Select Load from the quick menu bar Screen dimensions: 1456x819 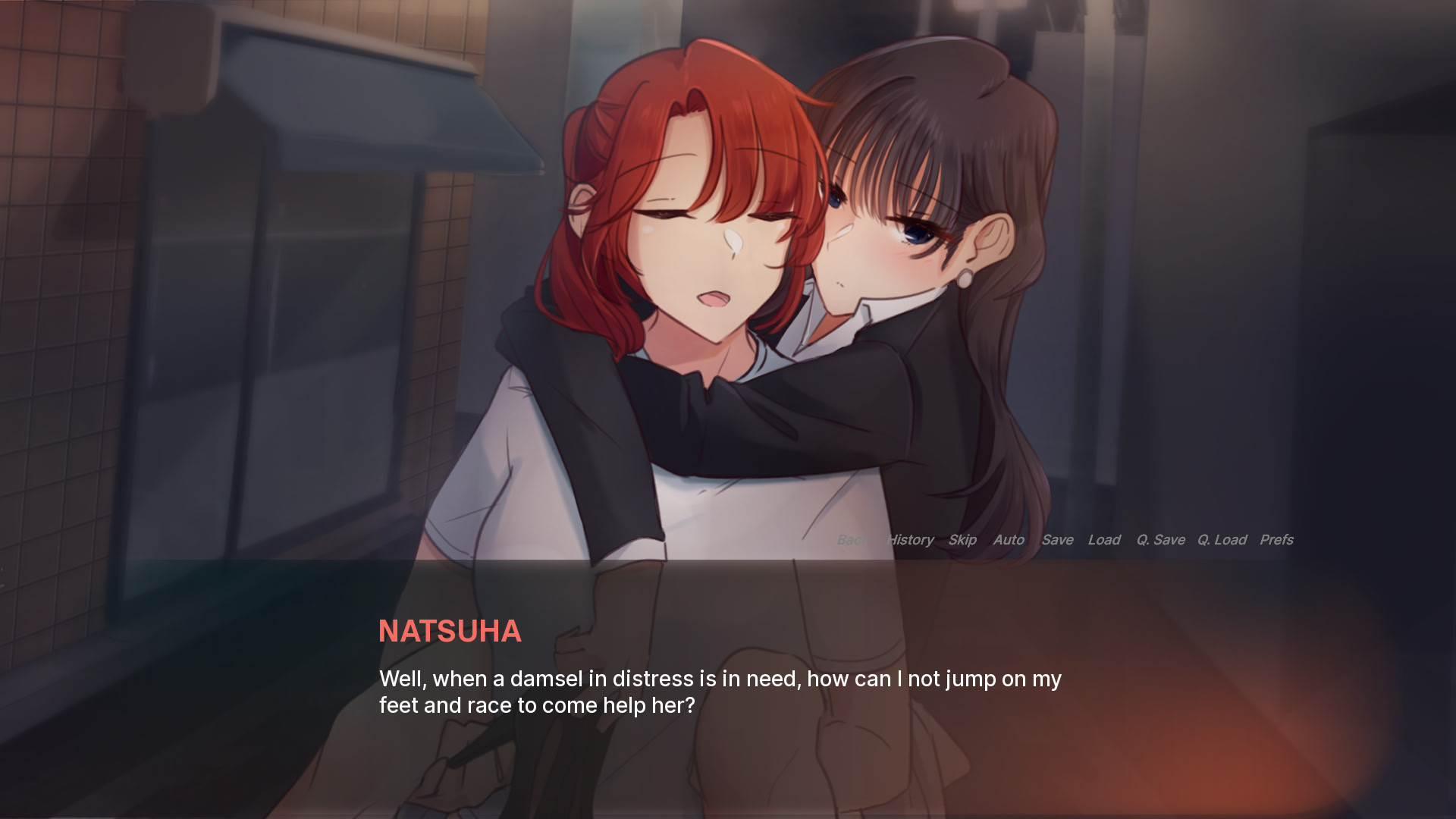point(1105,540)
